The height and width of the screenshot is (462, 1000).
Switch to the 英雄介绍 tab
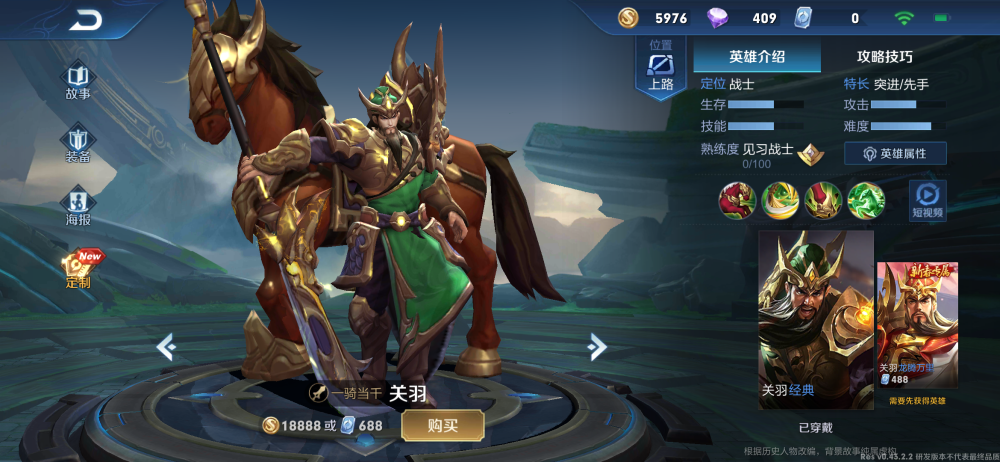click(x=757, y=57)
